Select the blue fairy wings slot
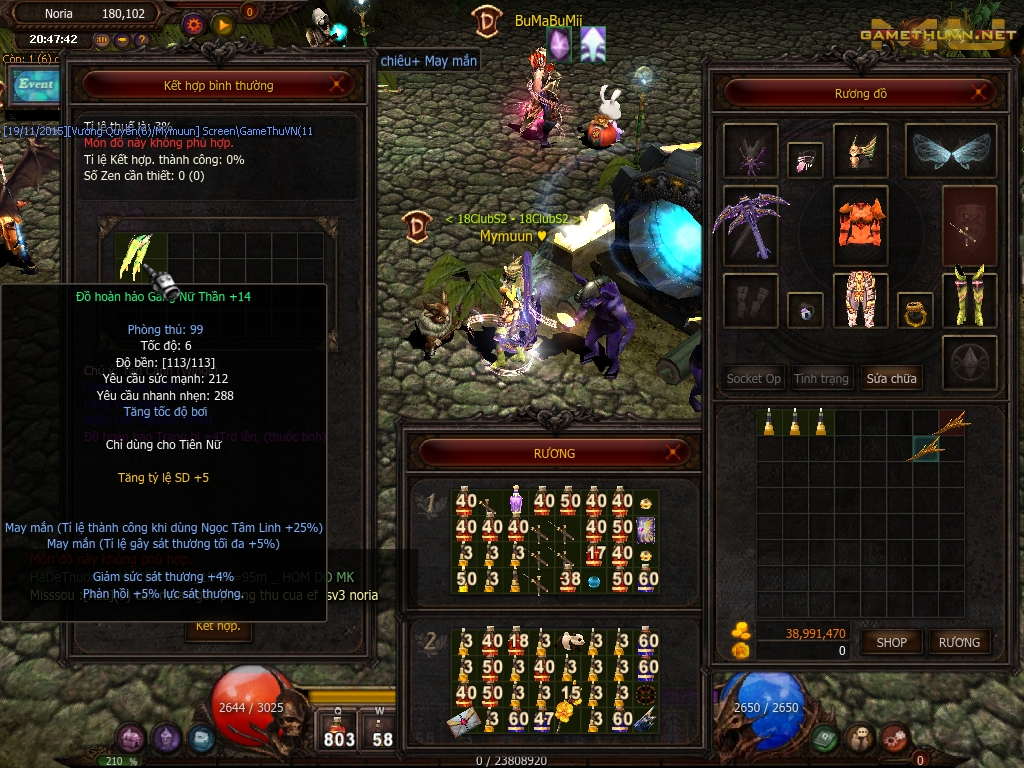 tap(950, 150)
